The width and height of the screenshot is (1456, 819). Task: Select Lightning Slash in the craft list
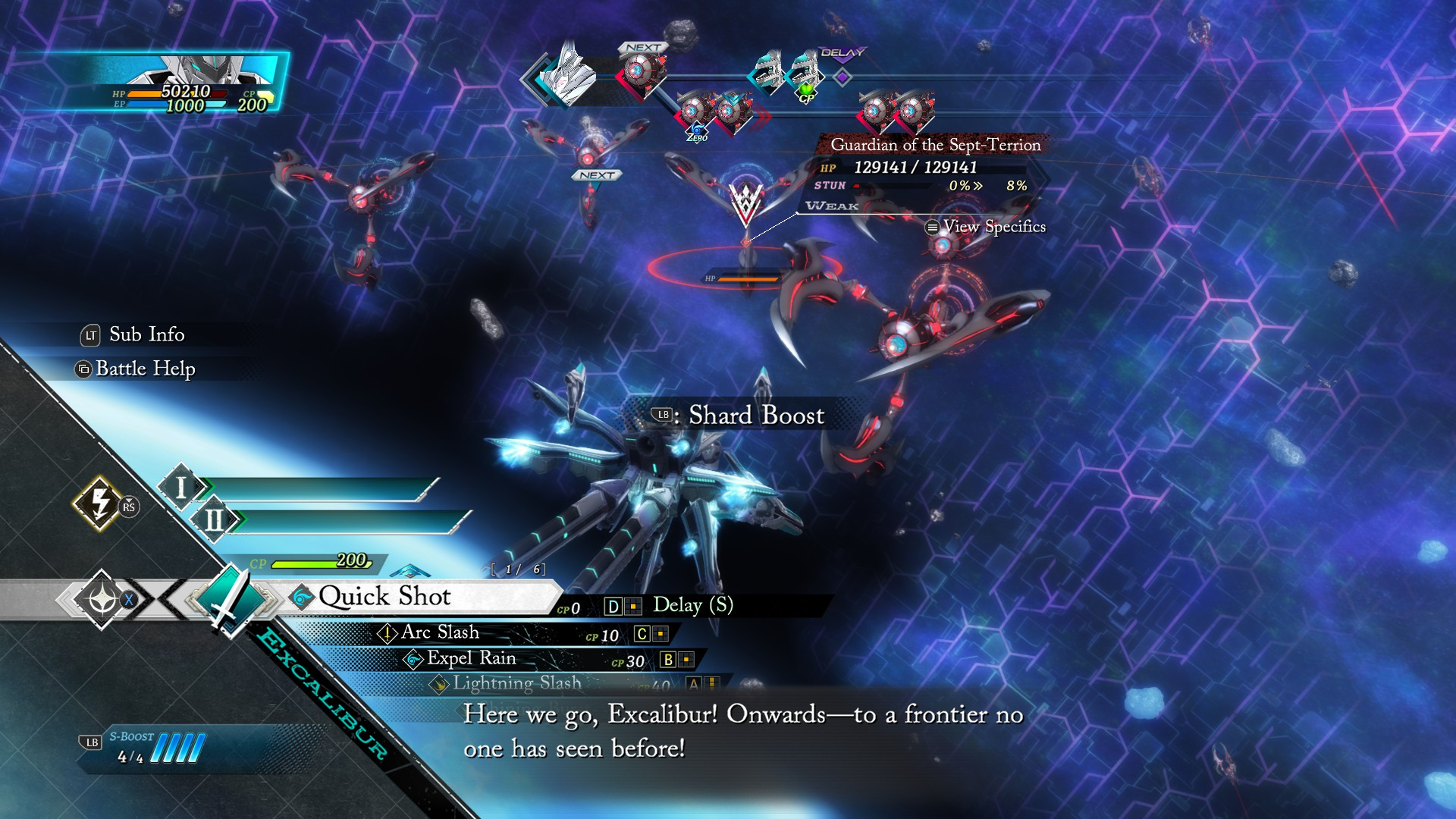517,683
